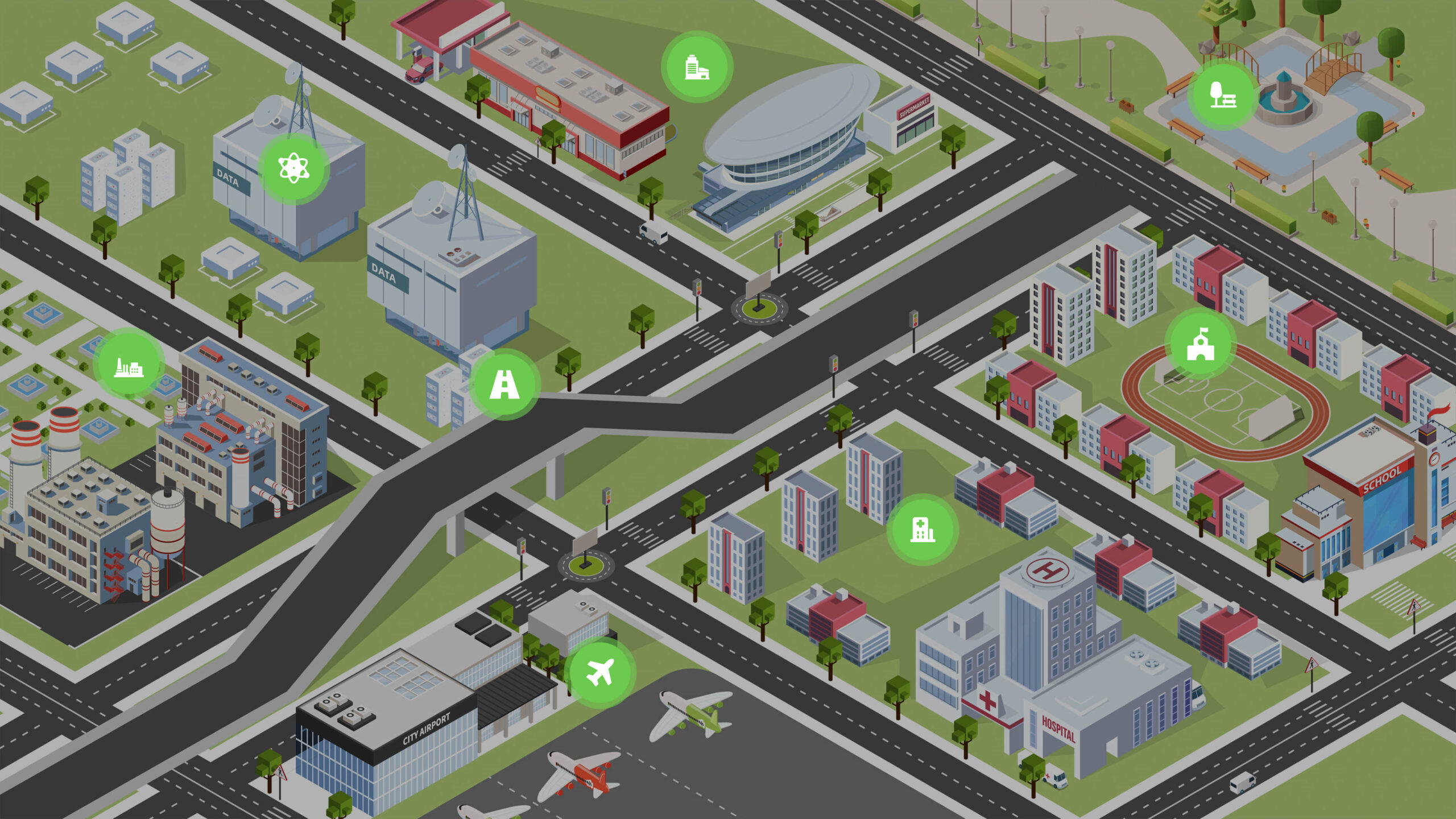
Task: Activate the highway road marker
Action: [x=504, y=384]
